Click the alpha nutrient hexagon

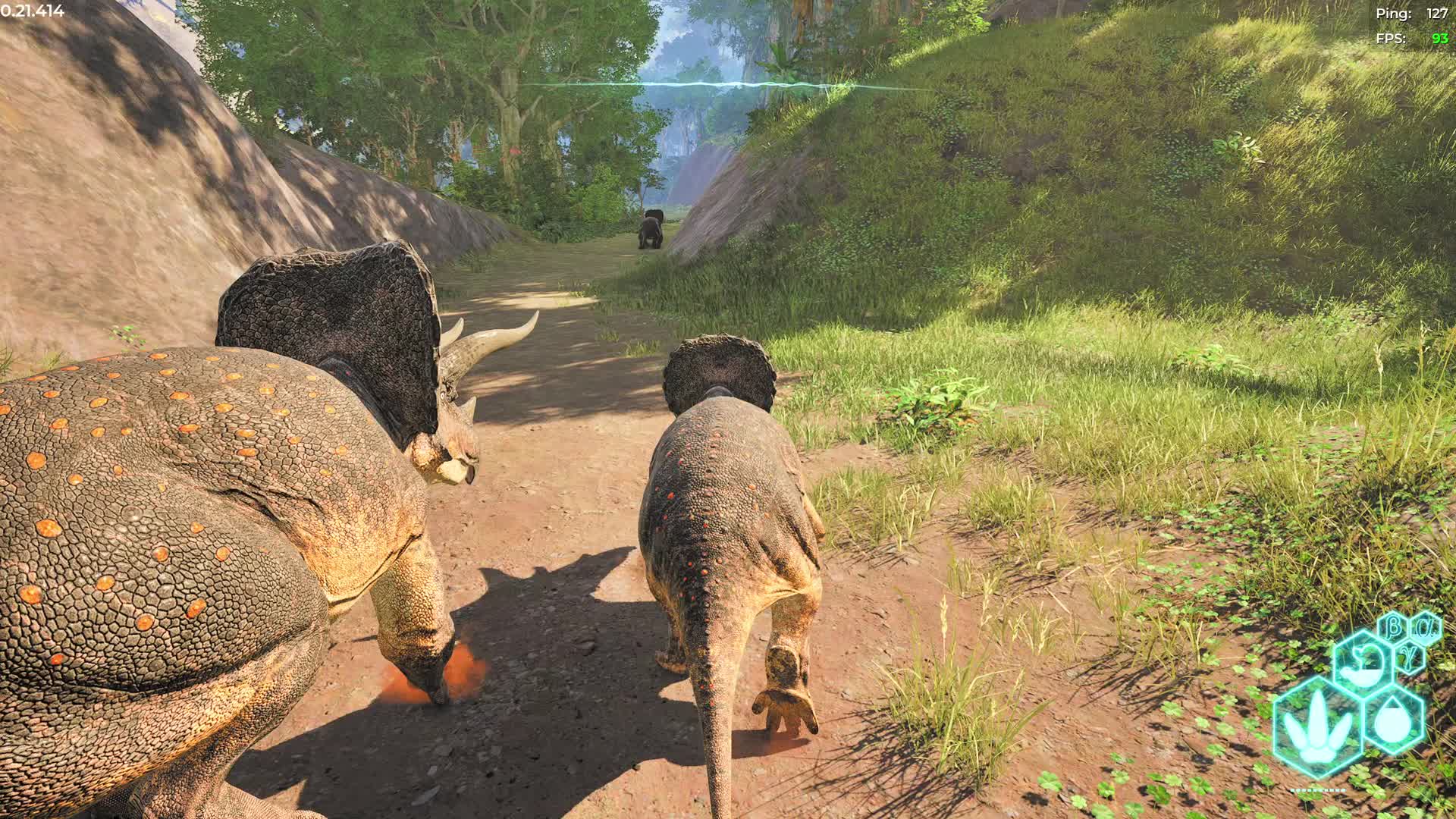coord(1427,627)
